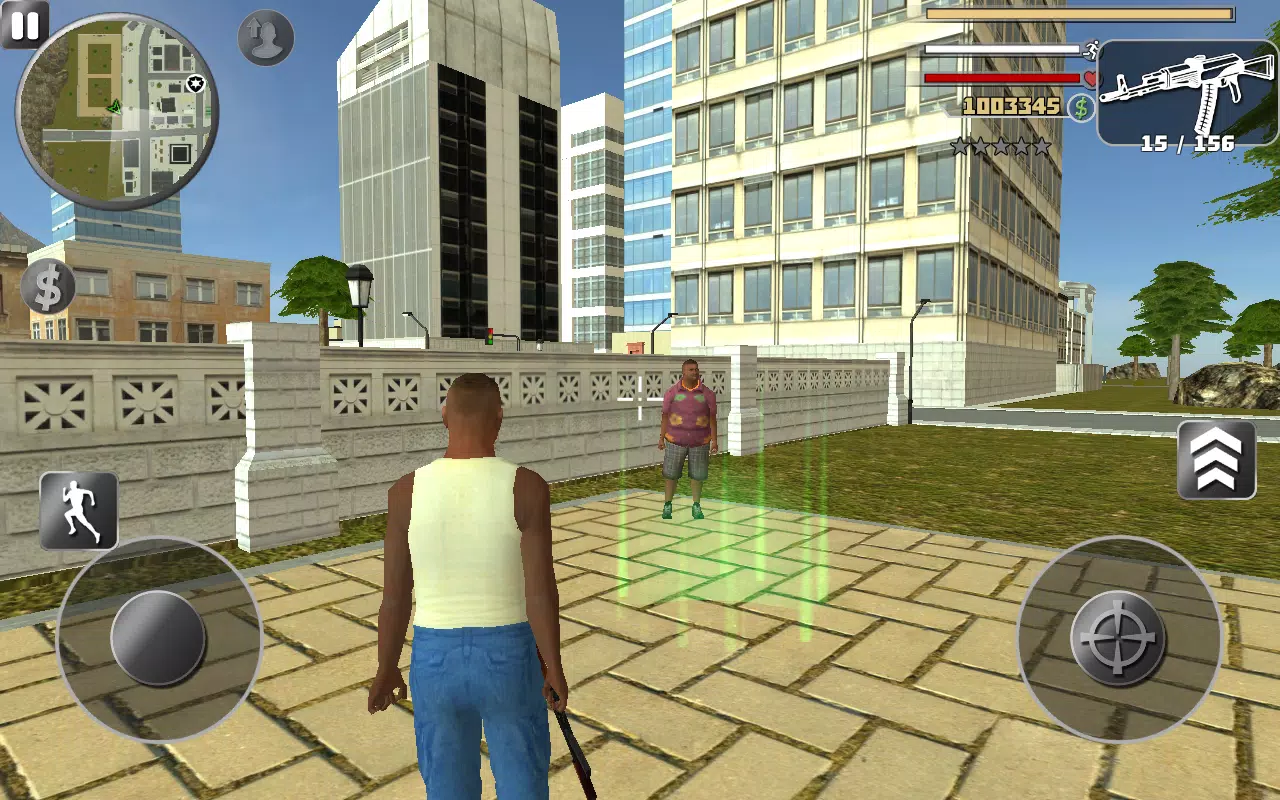Tap the green dollar coin beside money counter
This screenshot has width=1280, height=800.
pos(1079,106)
